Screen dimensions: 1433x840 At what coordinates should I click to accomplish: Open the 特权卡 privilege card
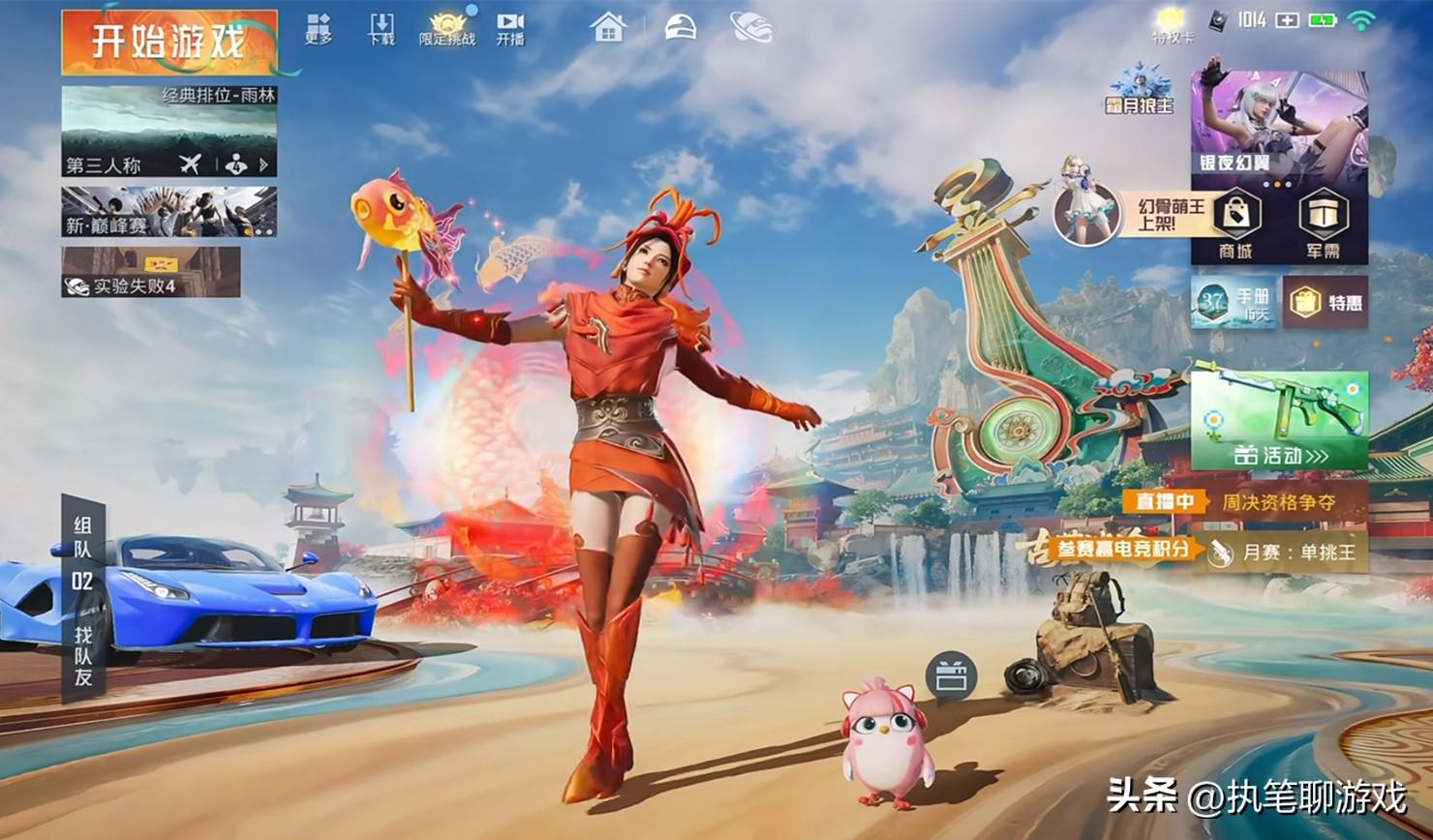(x=1173, y=25)
